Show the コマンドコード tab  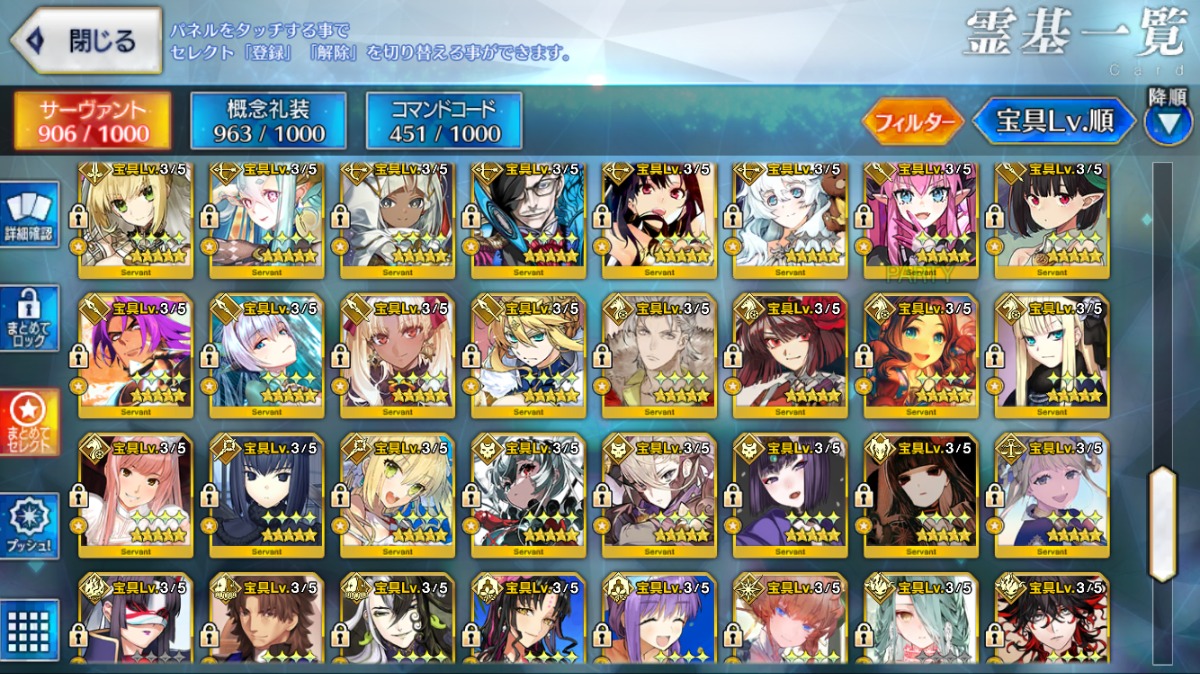click(445, 122)
